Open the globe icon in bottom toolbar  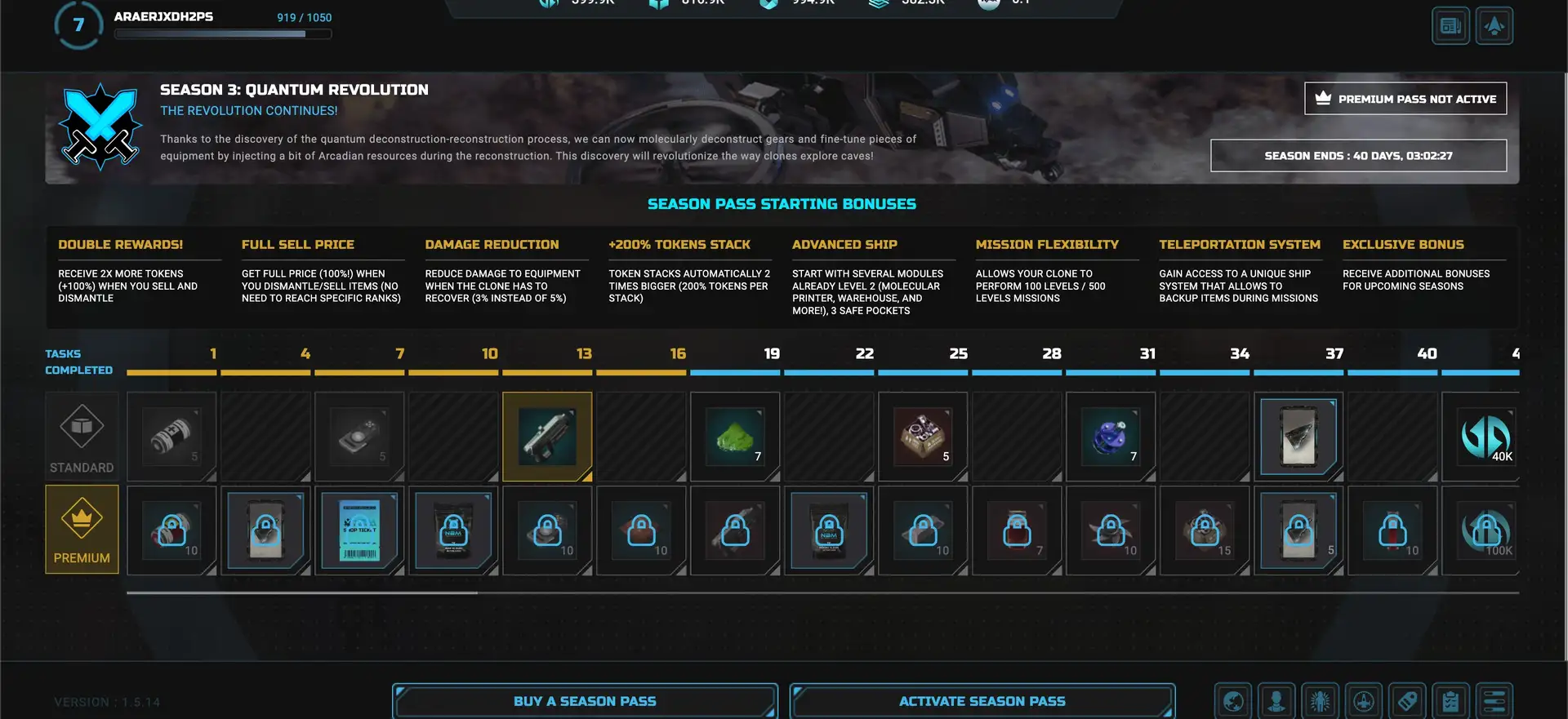coord(1233,701)
